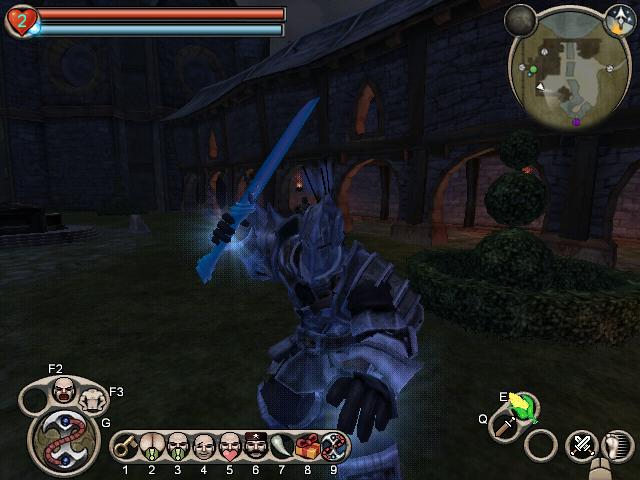Click the moon time-of-day orb
This screenshot has width=640, height=480.
[520, 19]
